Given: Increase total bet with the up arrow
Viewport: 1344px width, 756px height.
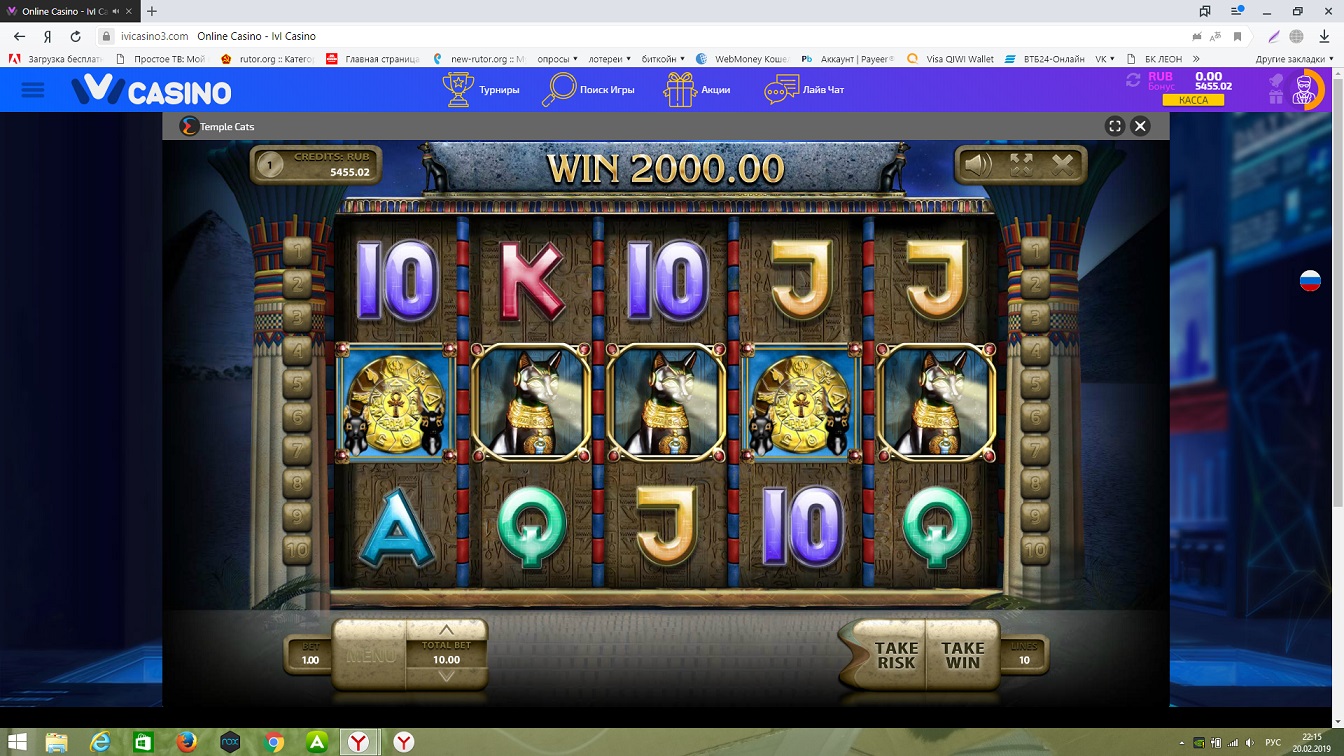Looking at the screenshot, I should [x=446, y=630].
